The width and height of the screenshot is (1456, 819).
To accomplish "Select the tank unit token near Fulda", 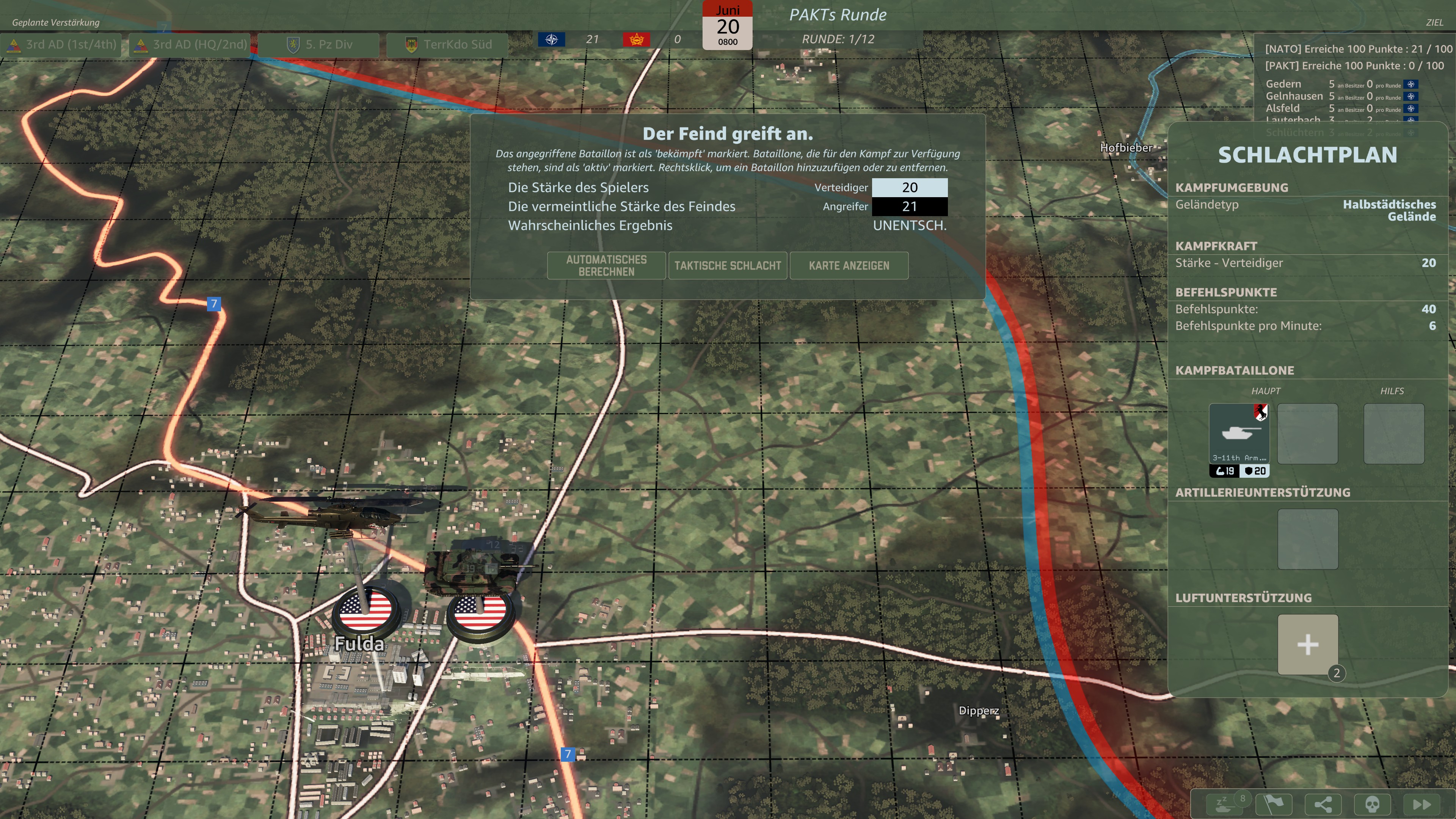I will click(479, 610).
